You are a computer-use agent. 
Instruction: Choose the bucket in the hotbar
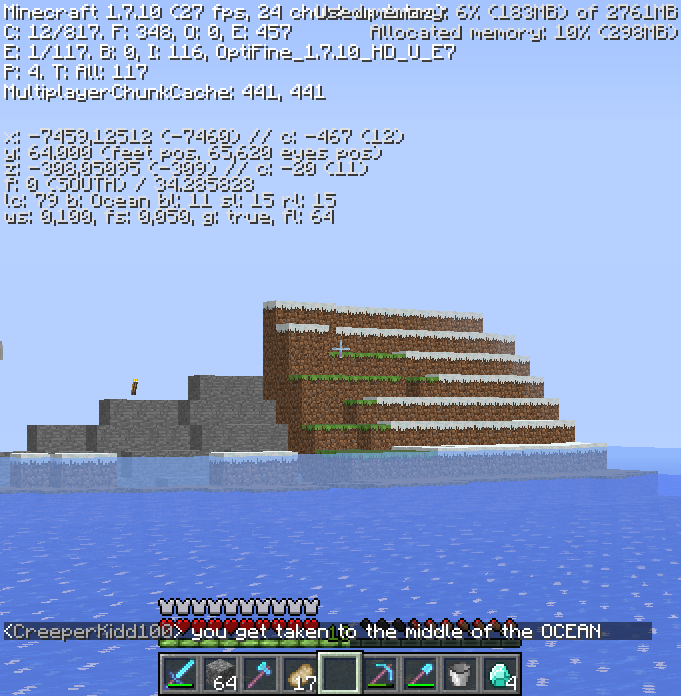460,673
